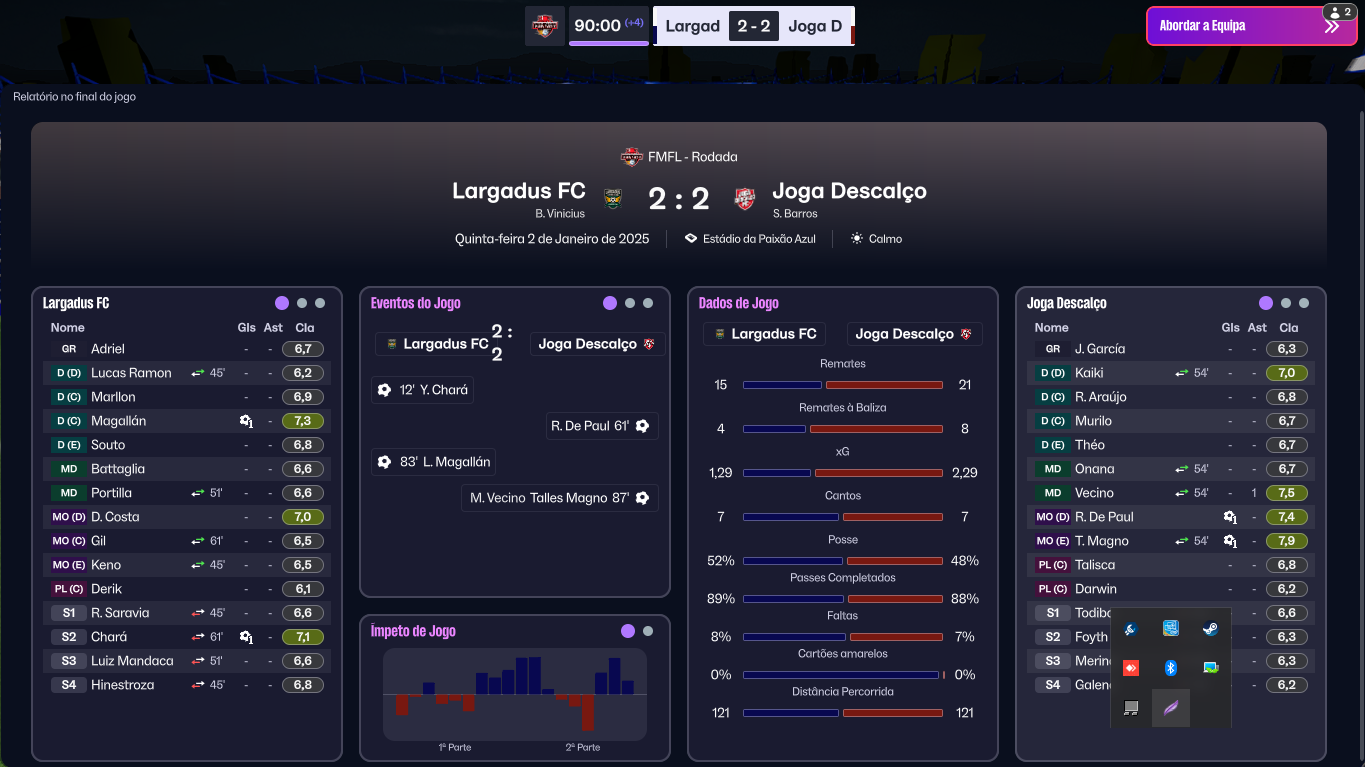
Task: Open Adriel's goalkeeper row in Largadus FC list
Action: point(108,349)
